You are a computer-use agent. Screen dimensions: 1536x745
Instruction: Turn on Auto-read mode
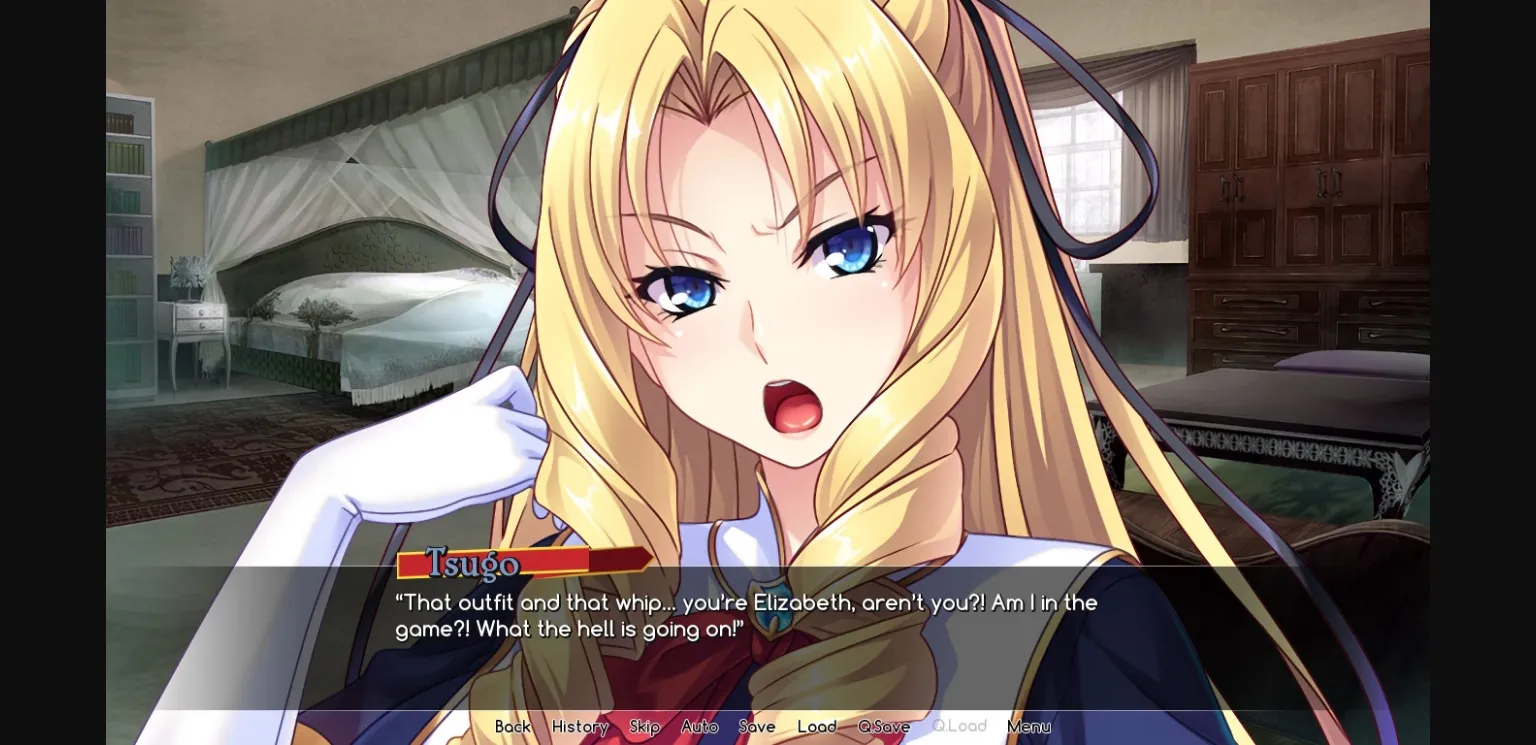[700, 727]
